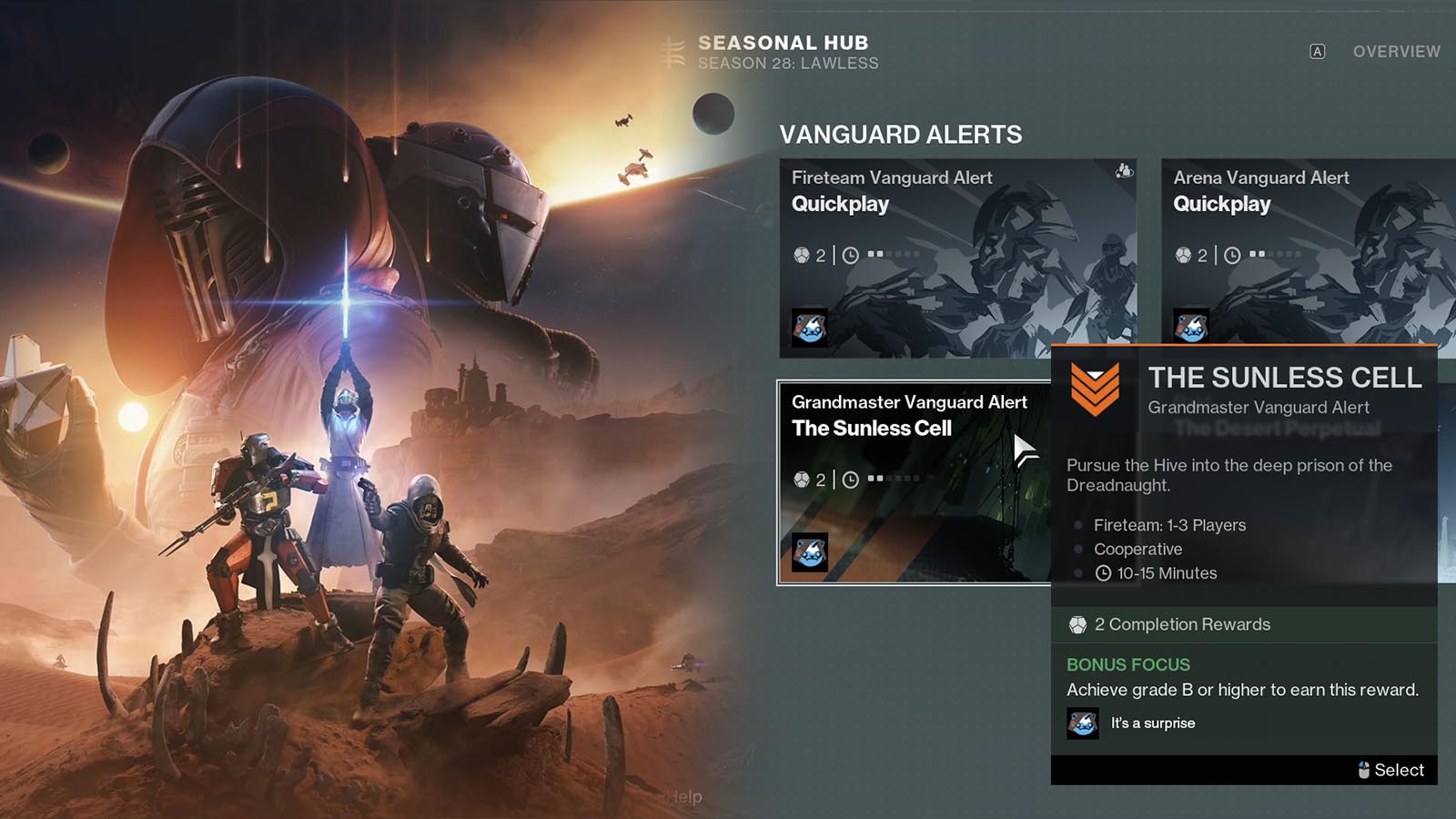This screenshot has height=819, width=1456.
Task: Click the fireteam players icon on Fireteam Vanguard Alert
Action: pos(1125,169)
